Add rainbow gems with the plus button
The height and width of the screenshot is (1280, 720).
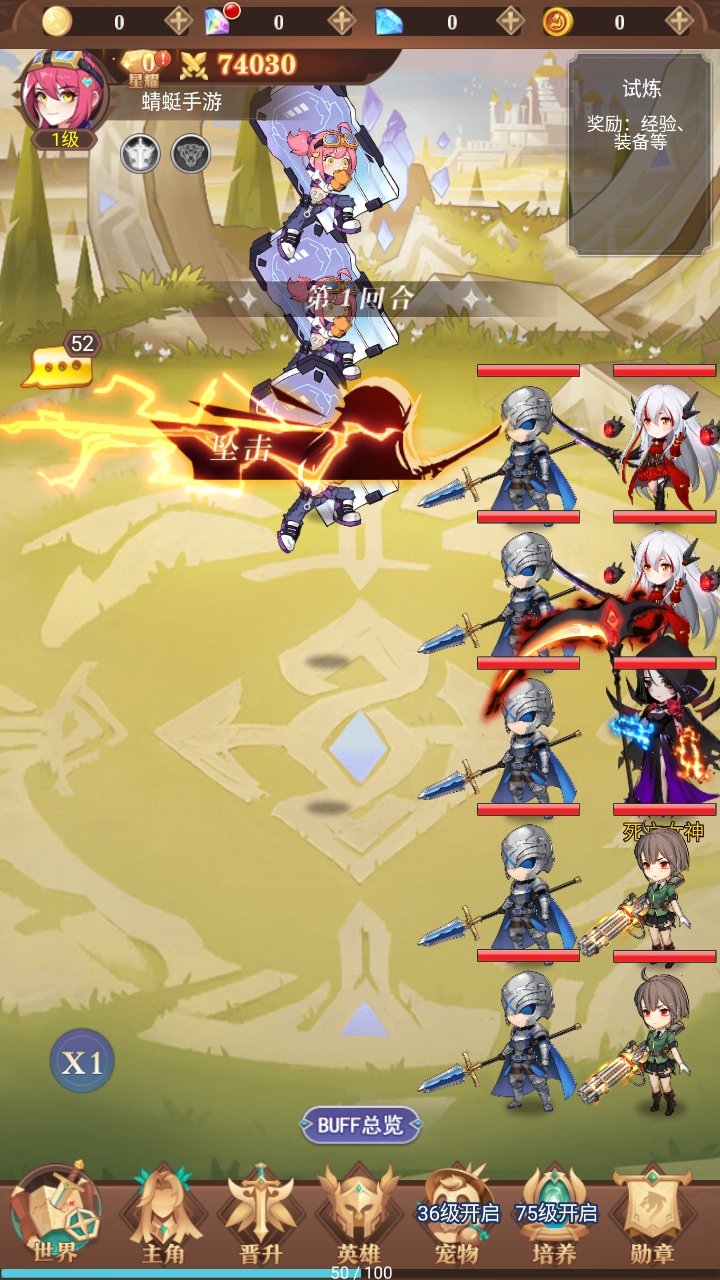tap(341, 21)
